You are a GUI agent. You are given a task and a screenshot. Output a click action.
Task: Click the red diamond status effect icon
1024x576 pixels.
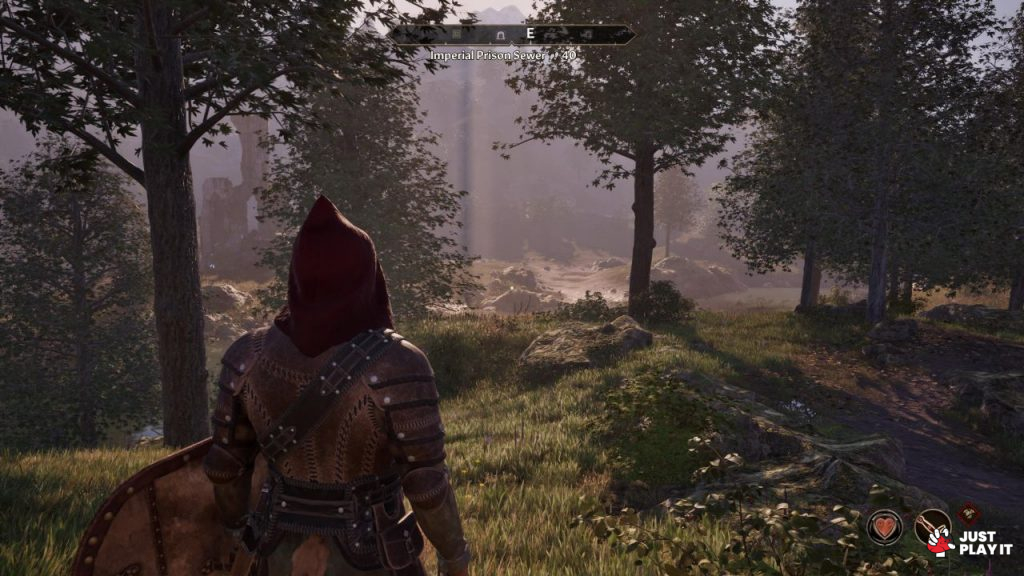click(967, 512)
